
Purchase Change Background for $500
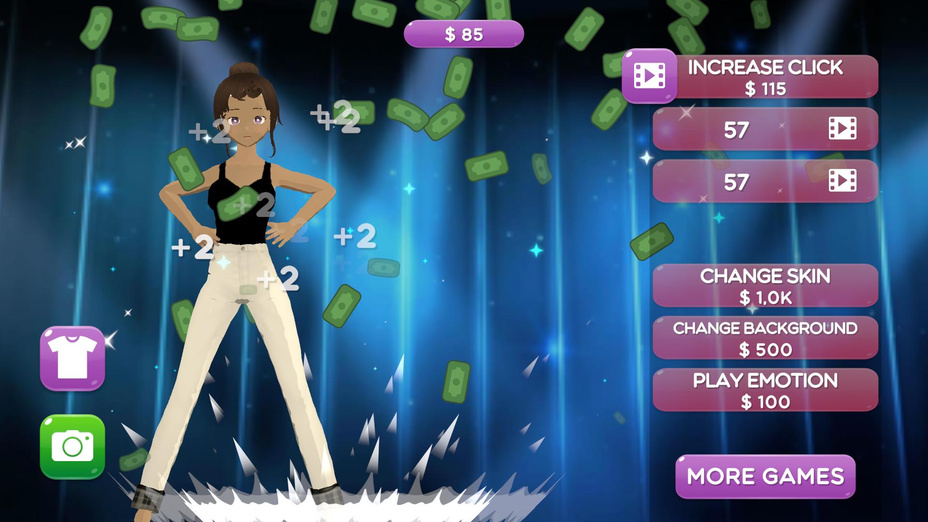tap(765, 338)
